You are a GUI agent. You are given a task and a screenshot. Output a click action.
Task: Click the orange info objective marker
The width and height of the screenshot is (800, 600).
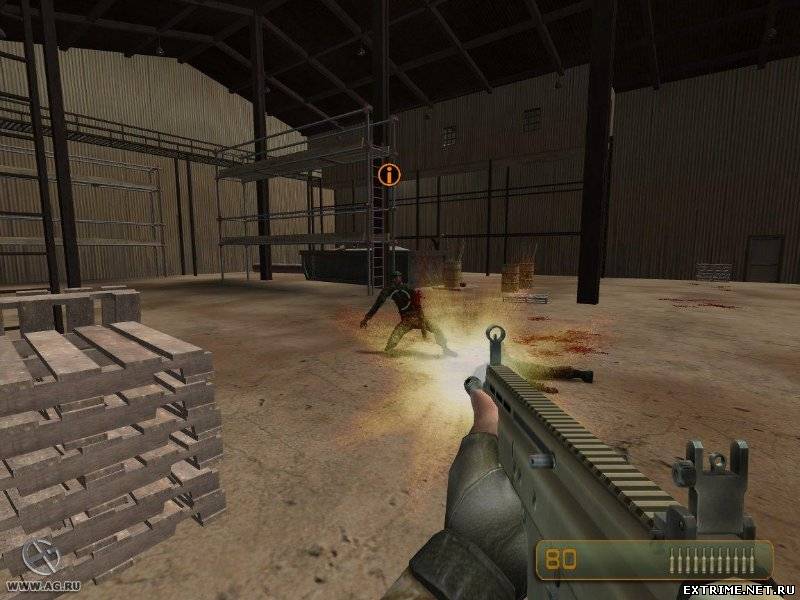click(389, 175)
